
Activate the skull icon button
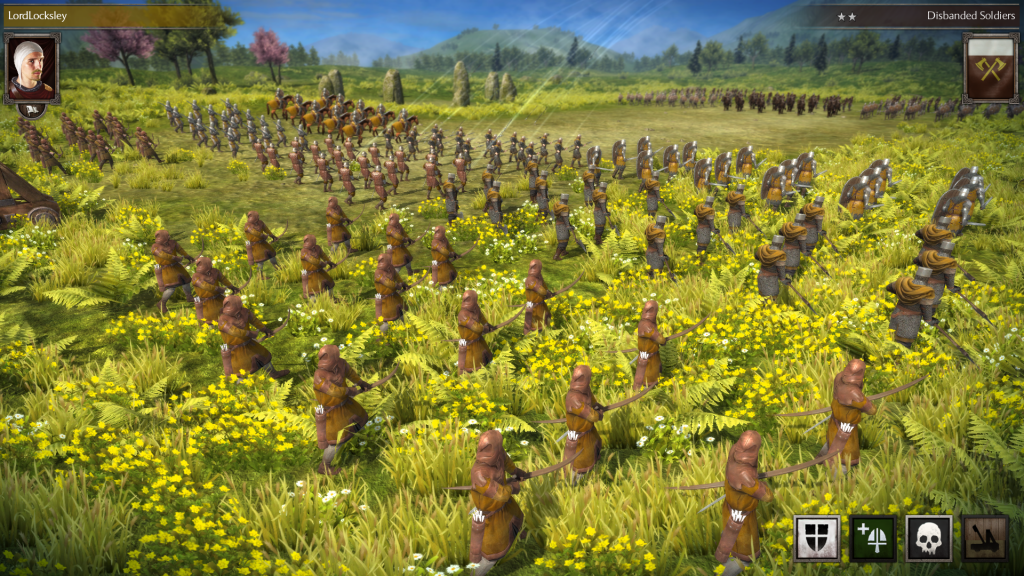(x=929, y=538)
